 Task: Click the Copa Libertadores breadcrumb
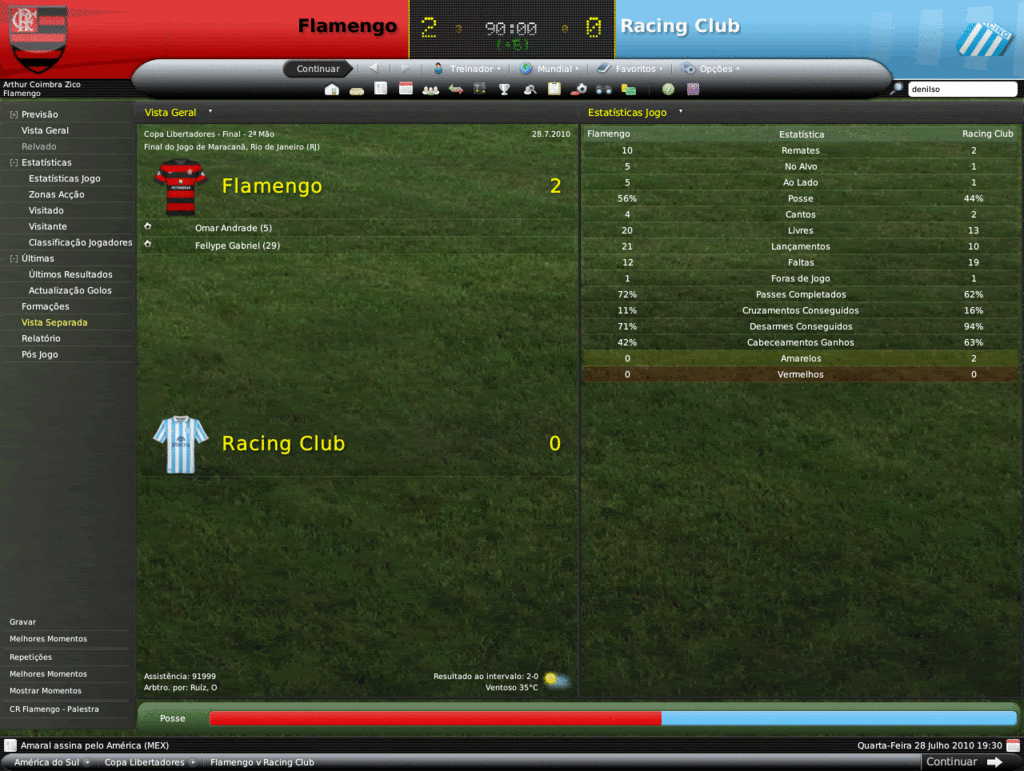(144, 762)
